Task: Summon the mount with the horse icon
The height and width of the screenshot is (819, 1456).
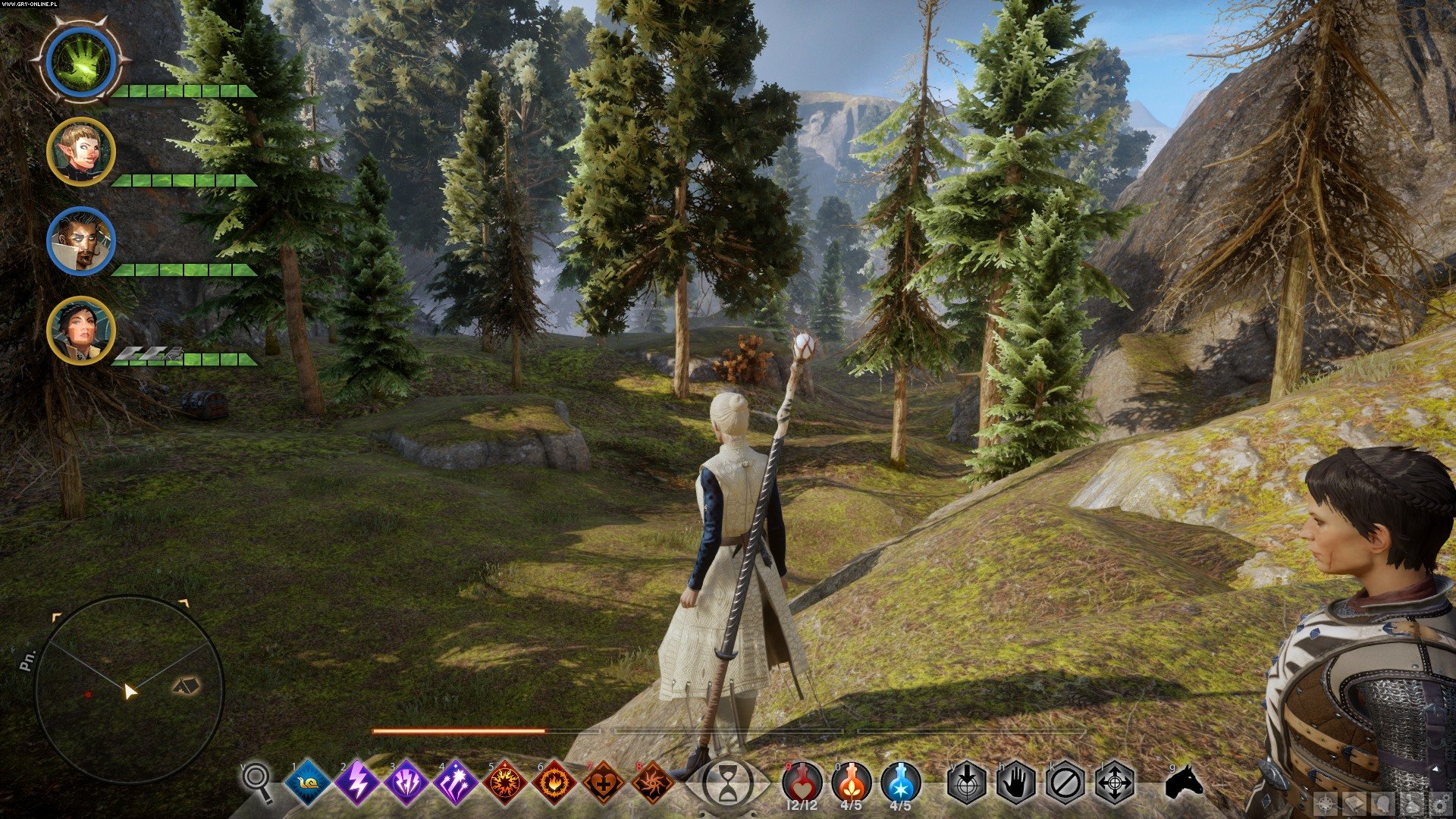Action: click(1183, 781)
